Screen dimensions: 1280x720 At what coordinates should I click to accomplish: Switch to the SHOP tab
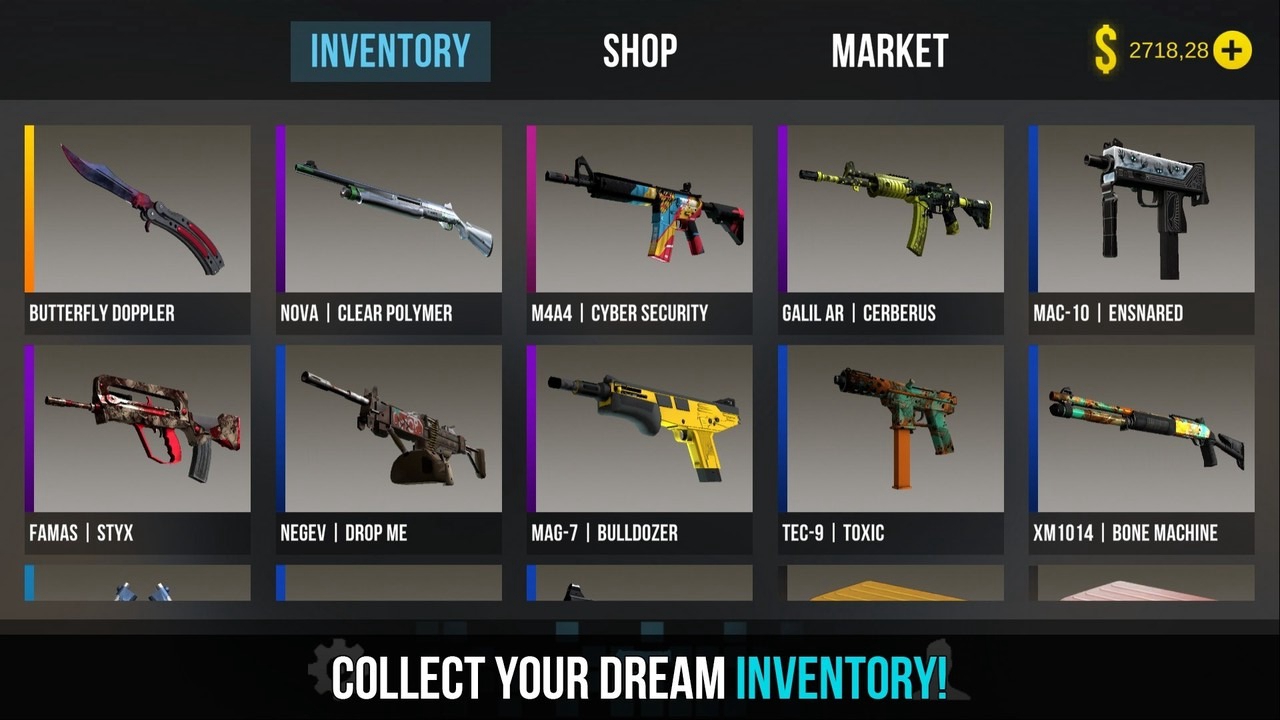point(640,50)
